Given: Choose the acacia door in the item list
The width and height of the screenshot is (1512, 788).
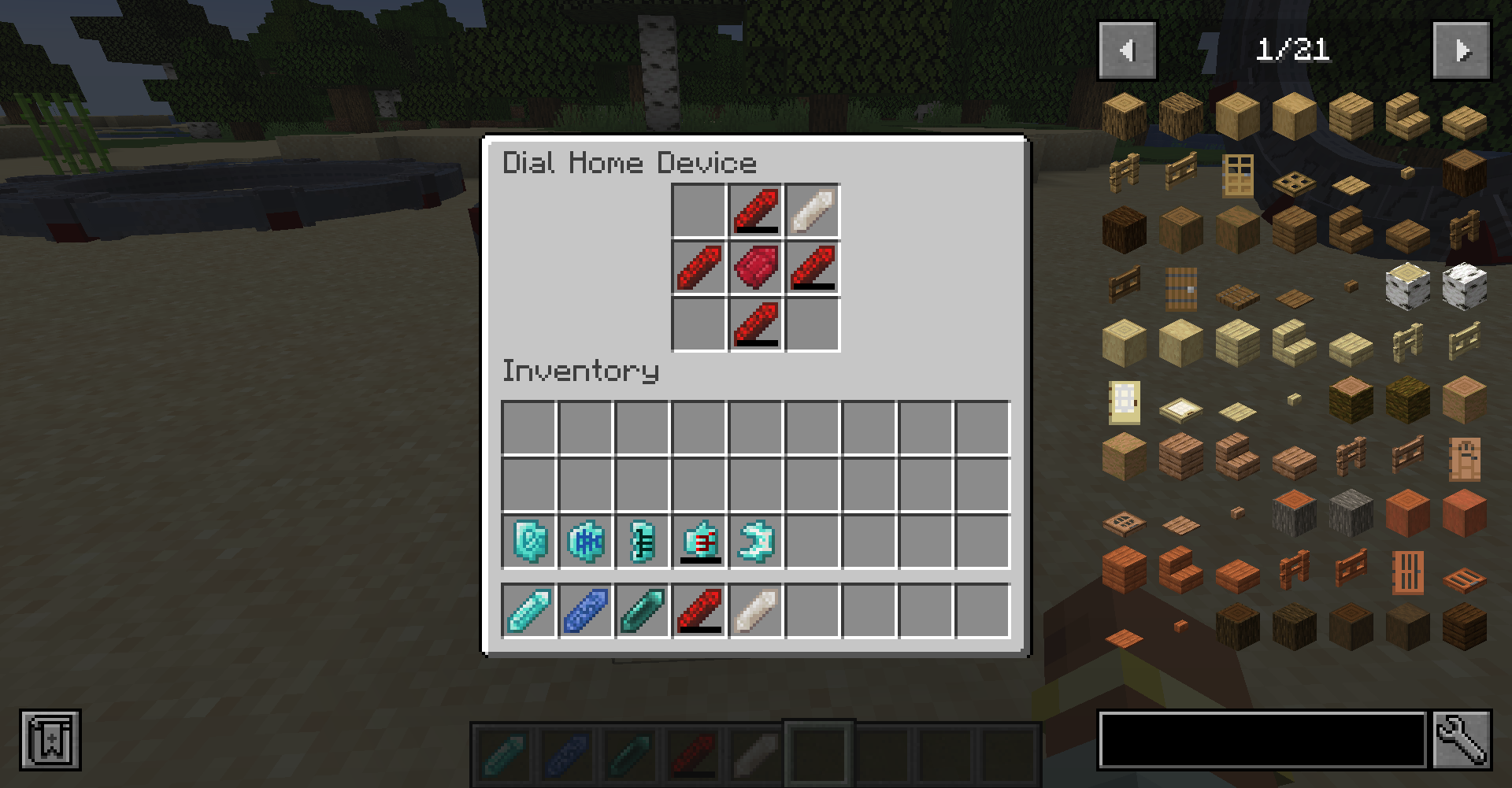Looking at the screenshot, I should (1407, 571).
